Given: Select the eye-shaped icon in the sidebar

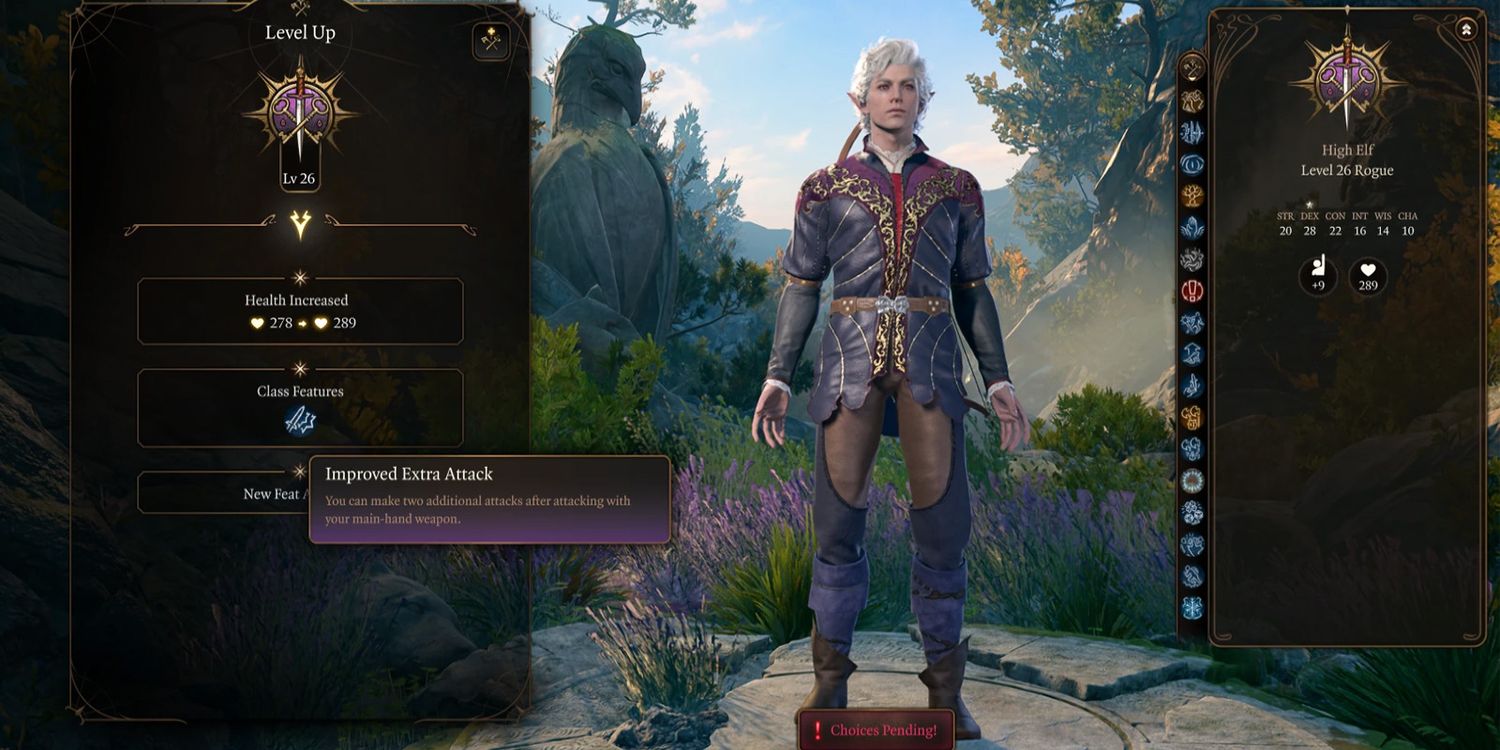Looking at the screenshot, I should [x=1192, y=164].
